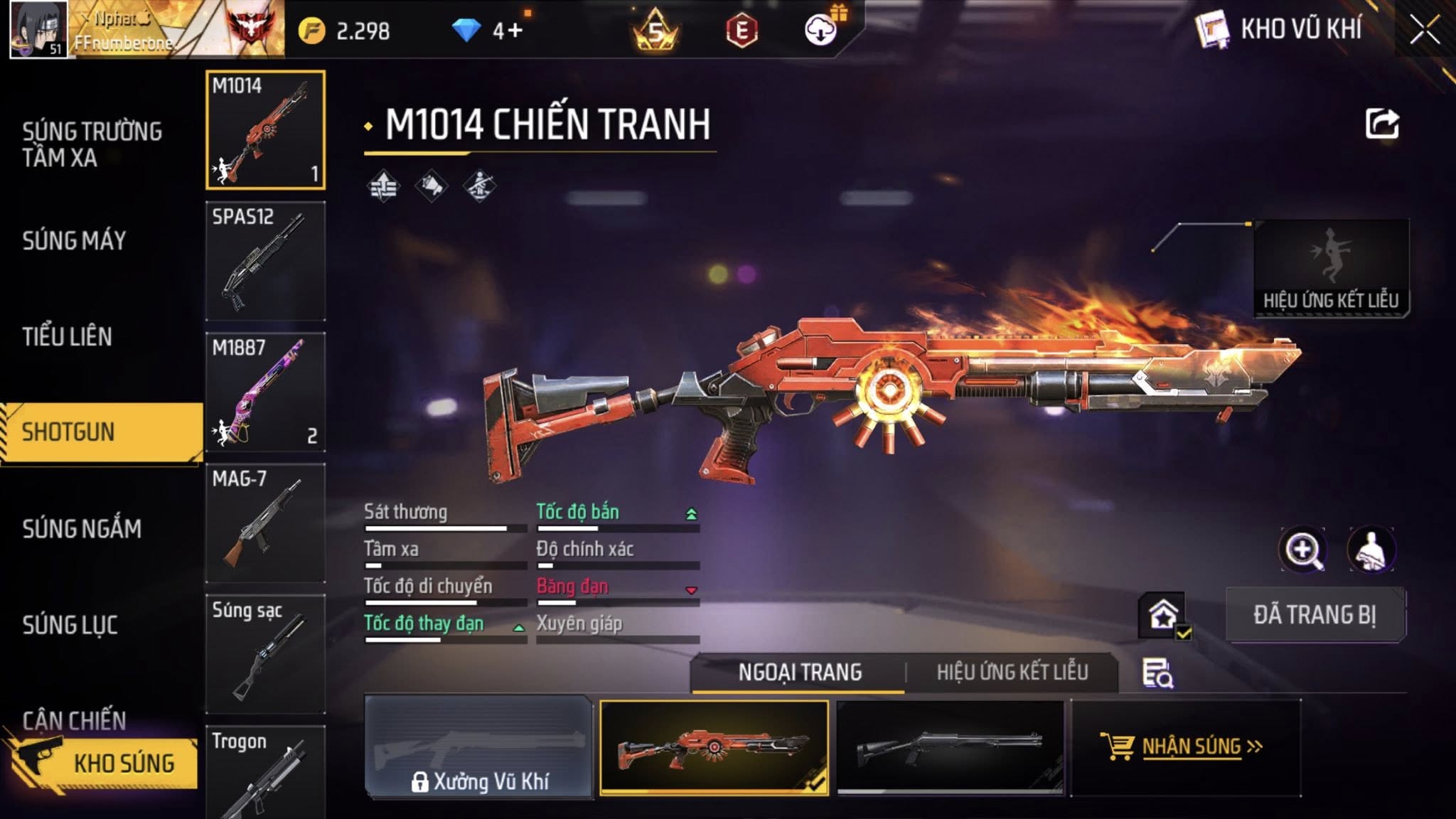Pick the M1887 shotgun tile

tap(265, 392)
